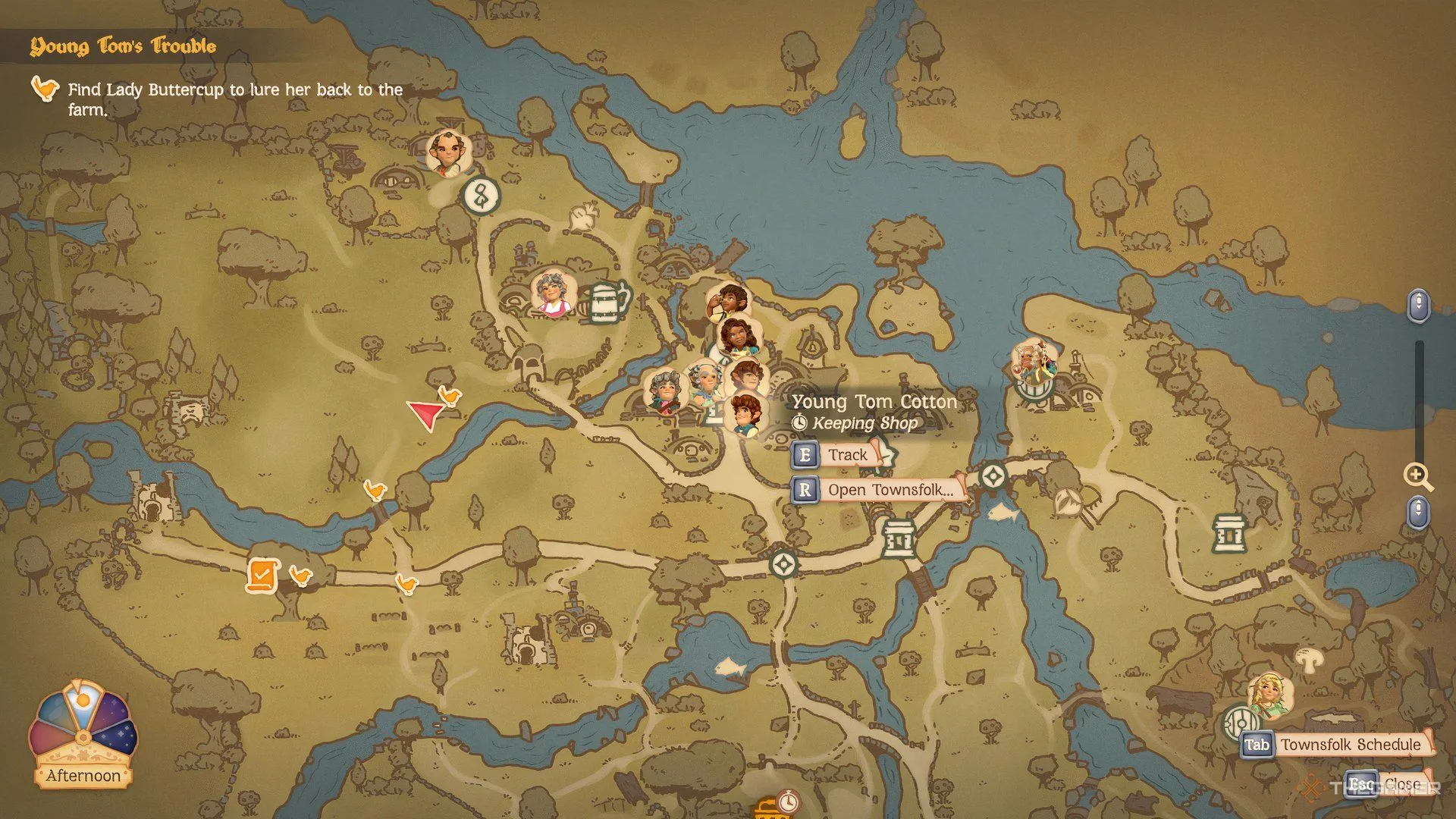Open the Townsfolk page for Tom Cotton
1456x819 pixels.
[x=880, y=490]
